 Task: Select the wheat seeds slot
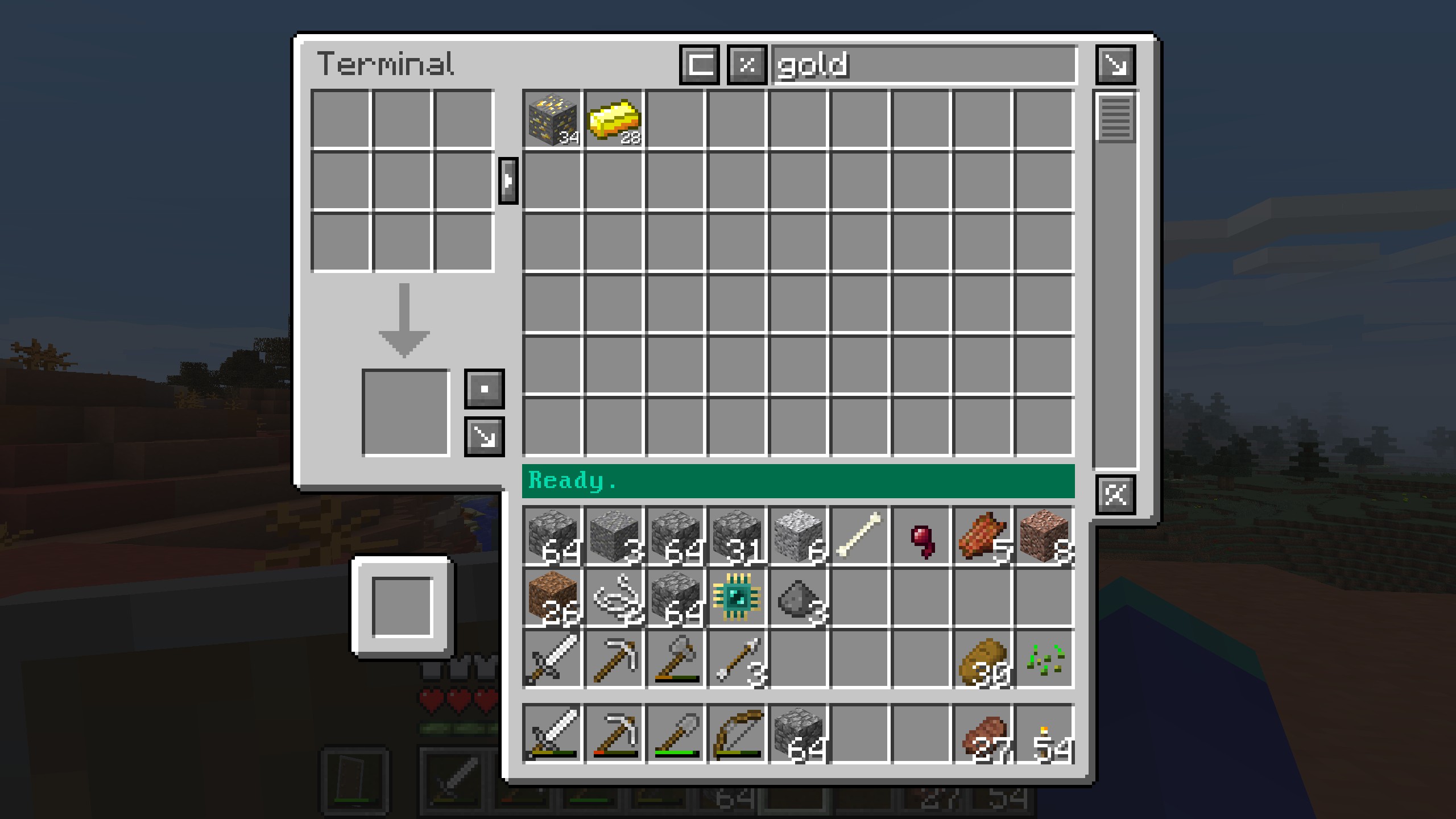(x=1044, y=660)
